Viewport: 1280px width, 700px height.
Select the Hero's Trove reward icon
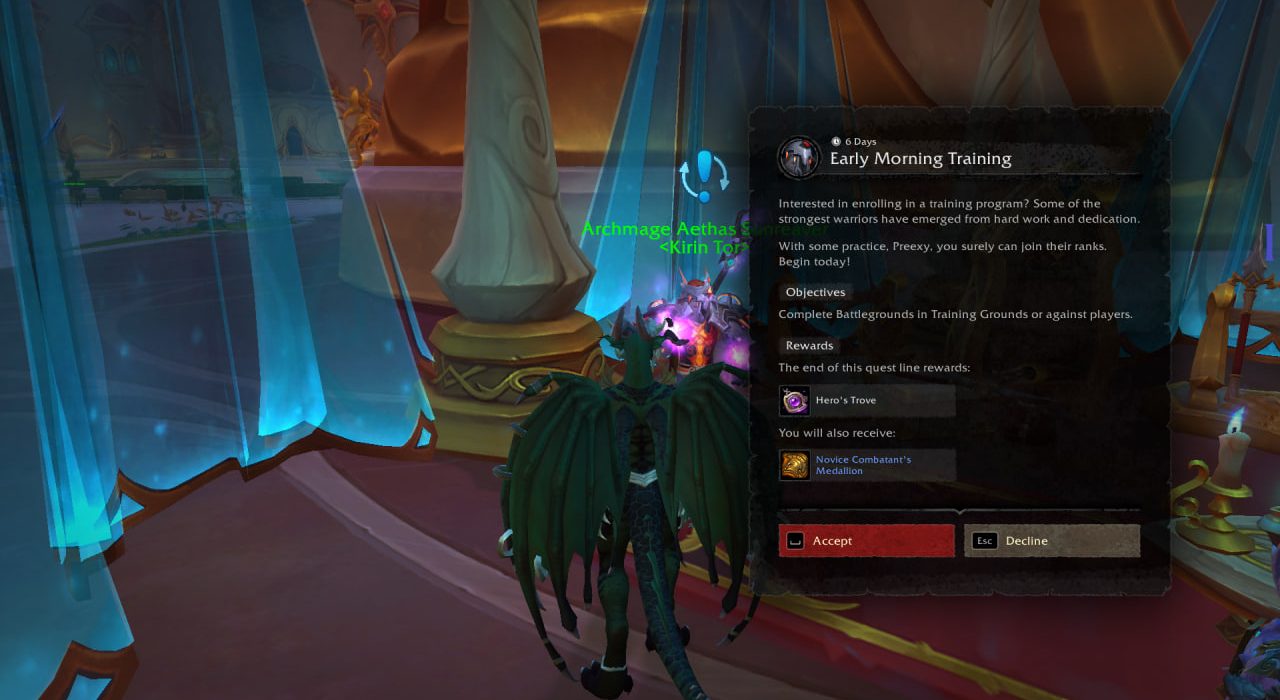pyautogui.click(x=795, y=401)
